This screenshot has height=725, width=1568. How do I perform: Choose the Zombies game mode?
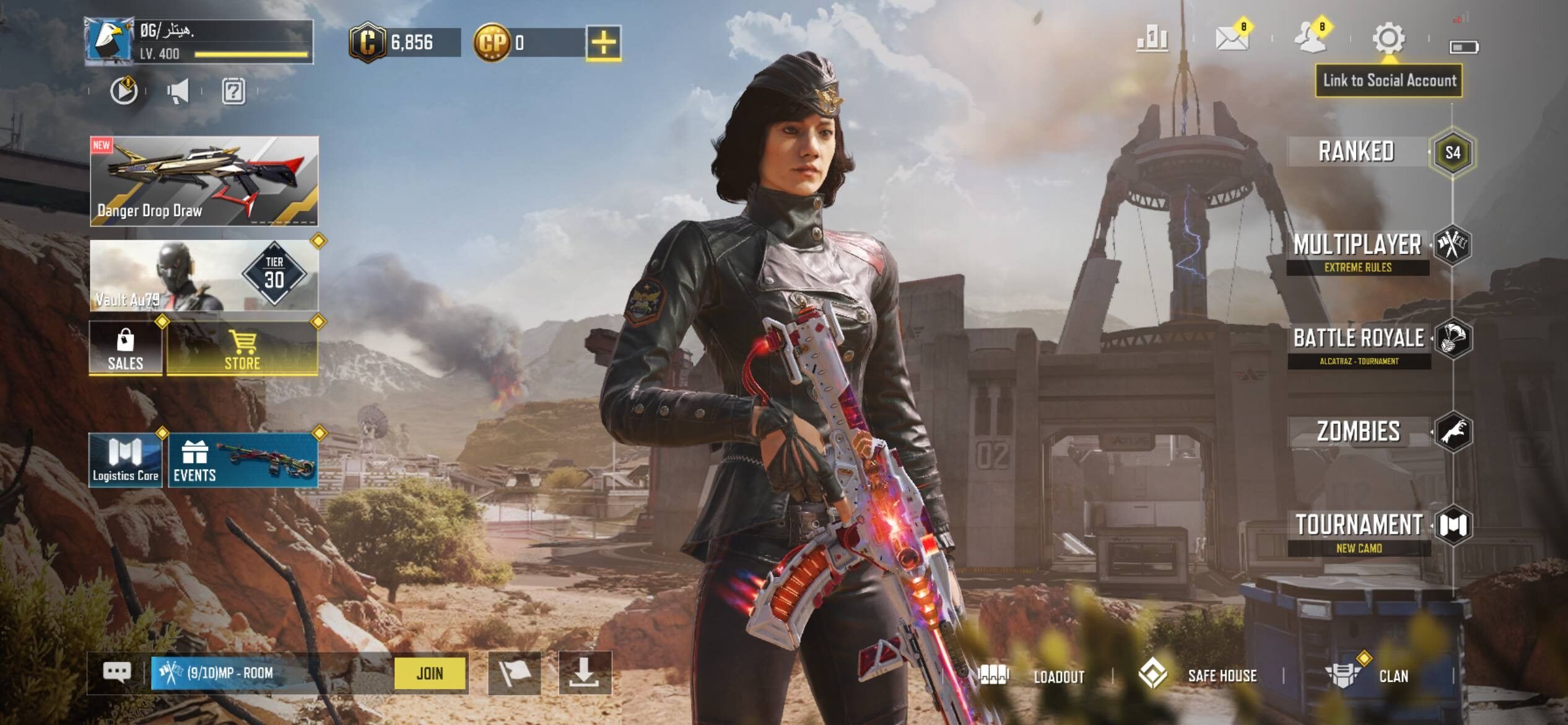(1359, 432)
